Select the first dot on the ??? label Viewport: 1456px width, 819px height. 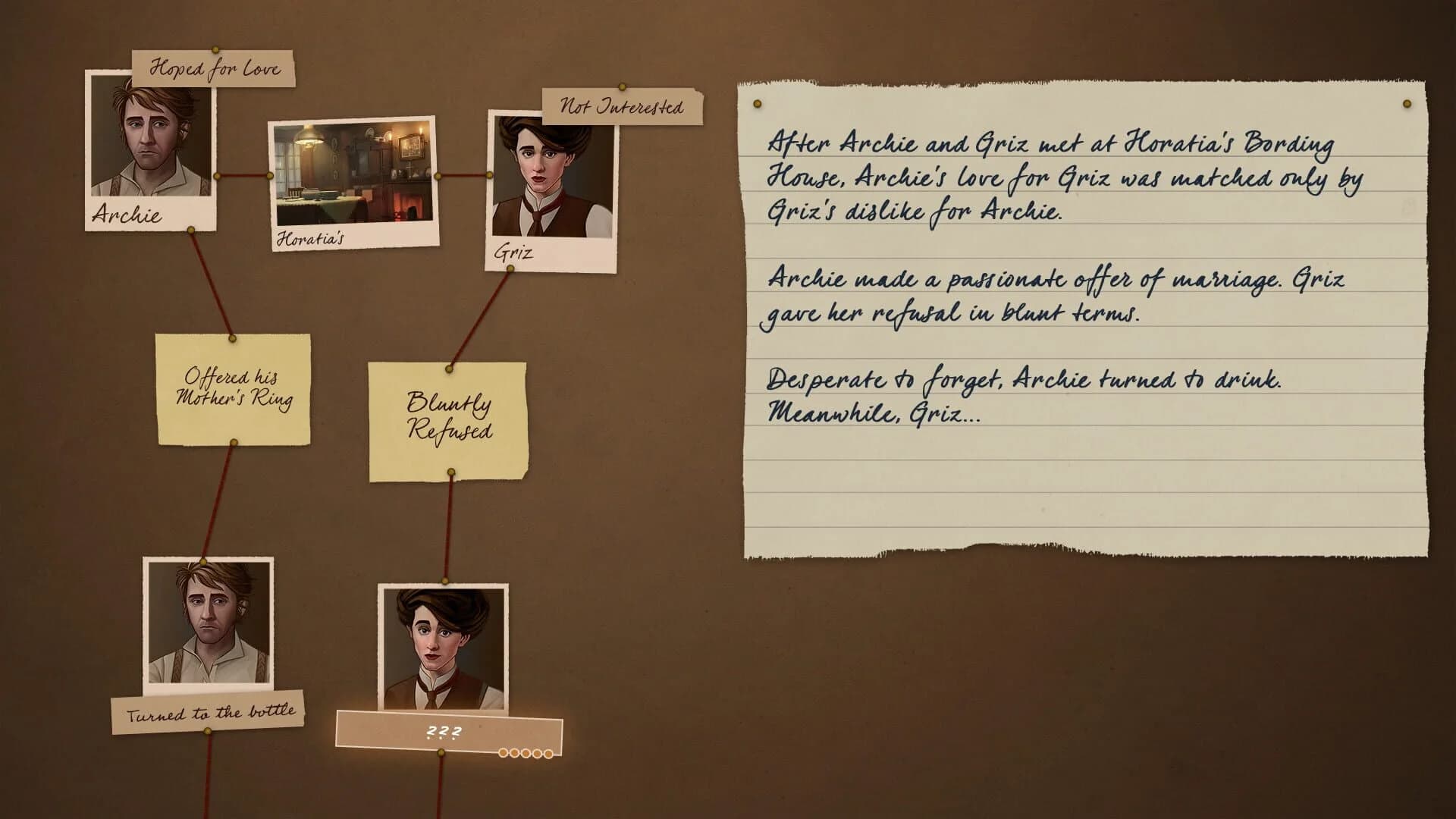tap(503, 752)
